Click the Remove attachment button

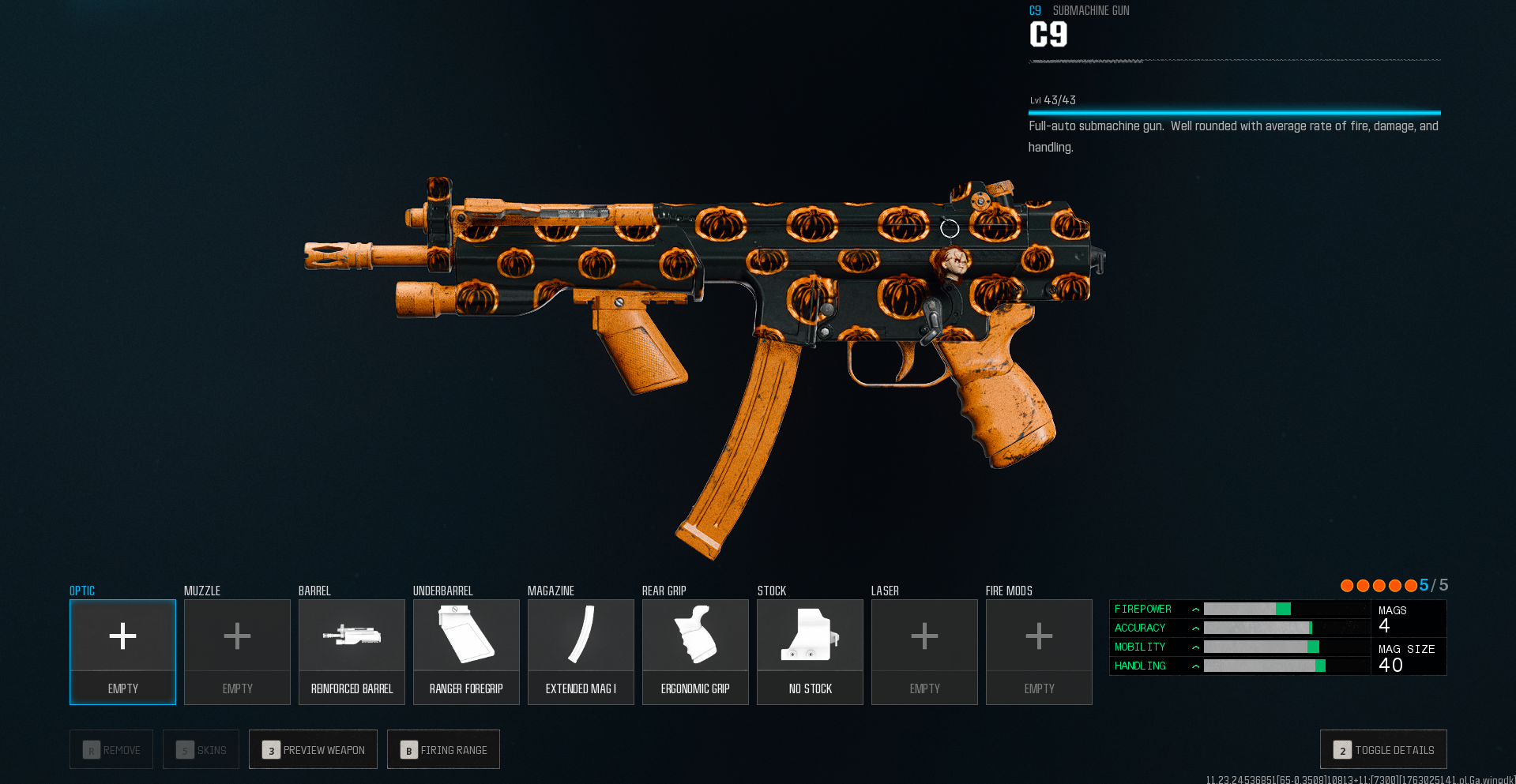click(111, 749)
